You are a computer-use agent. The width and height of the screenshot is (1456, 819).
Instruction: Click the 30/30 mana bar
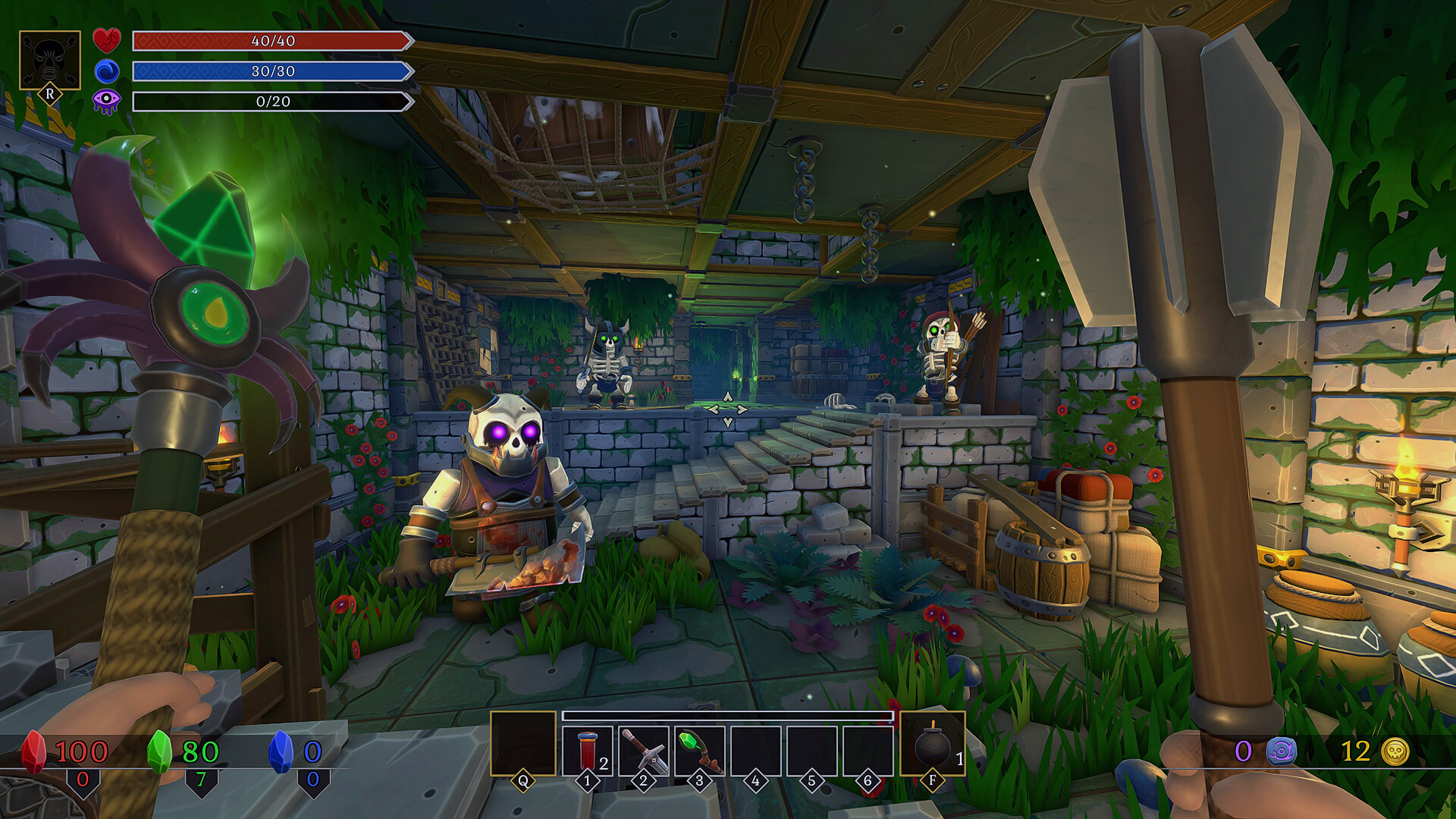271,72
